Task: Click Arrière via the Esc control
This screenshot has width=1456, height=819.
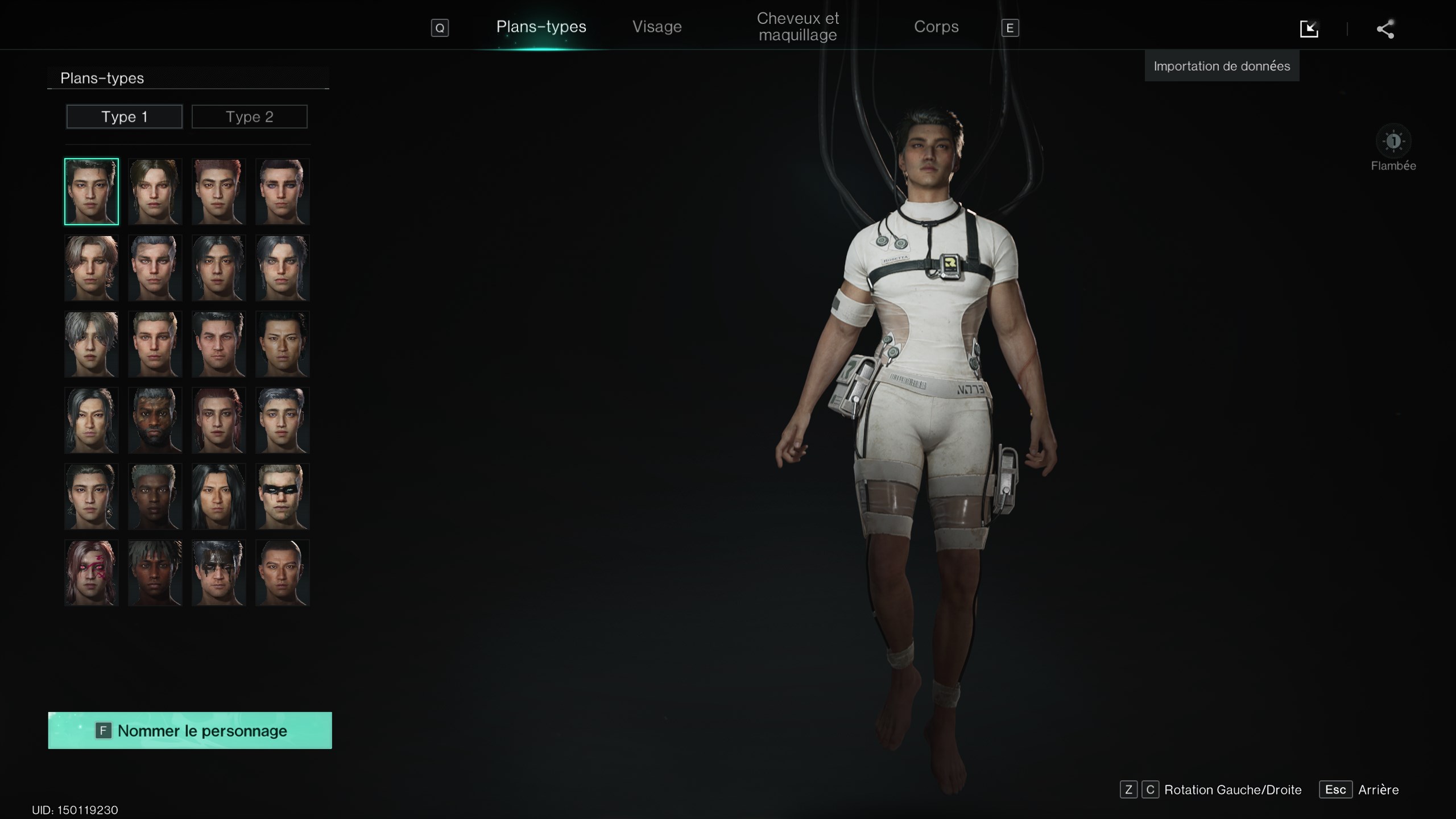Action: click(1337, 789)
